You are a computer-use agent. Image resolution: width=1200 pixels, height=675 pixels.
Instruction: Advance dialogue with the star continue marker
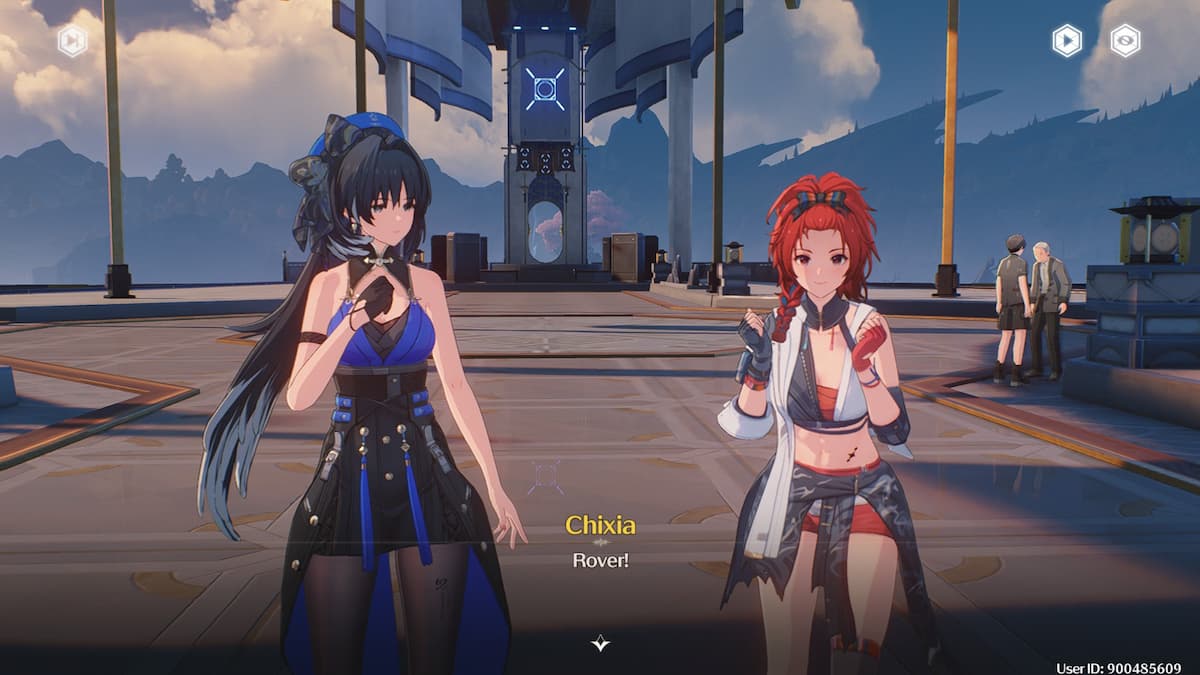pyautogui.click(x=600, y=643)
